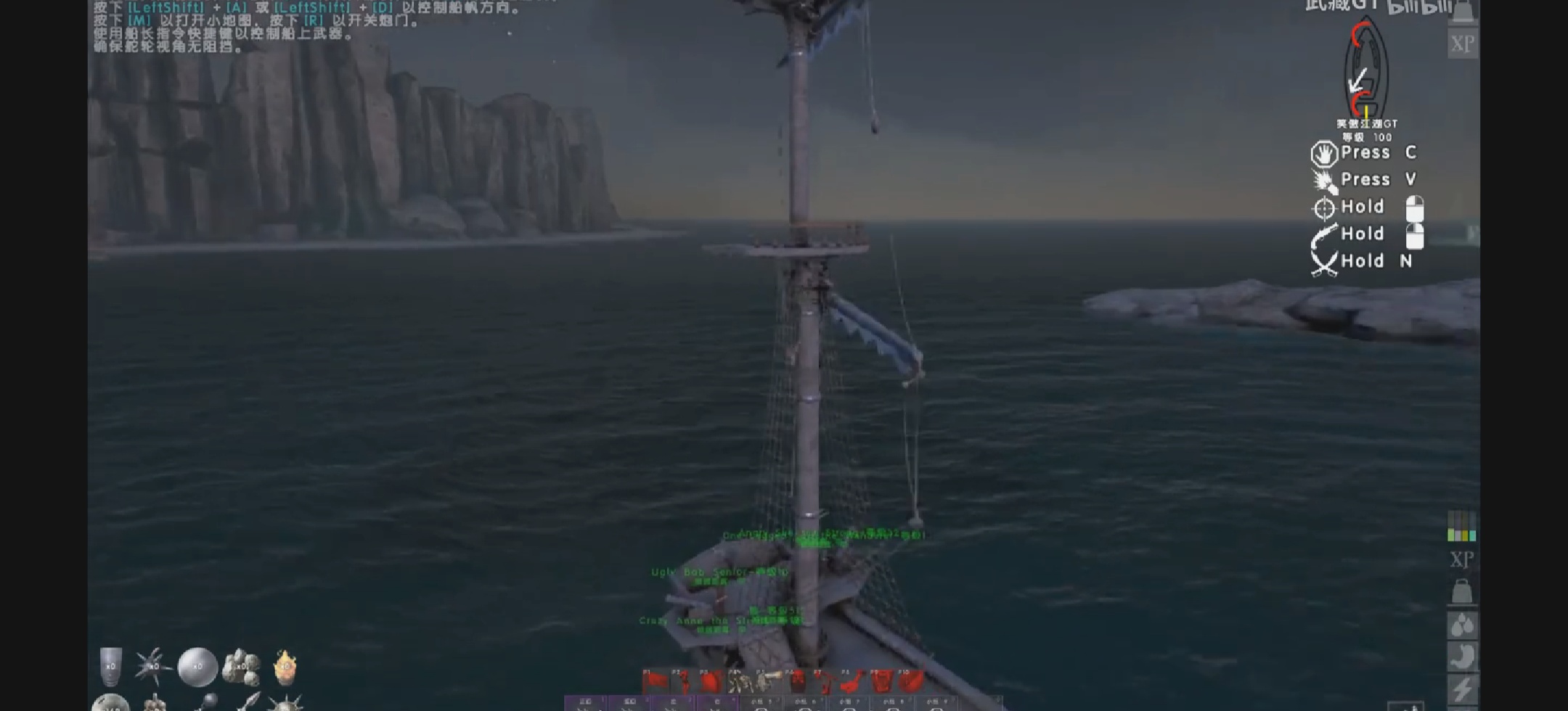1568x711 pixels.
Task: Select the cannonball ammo icon
Action: (x=197, y=666)
